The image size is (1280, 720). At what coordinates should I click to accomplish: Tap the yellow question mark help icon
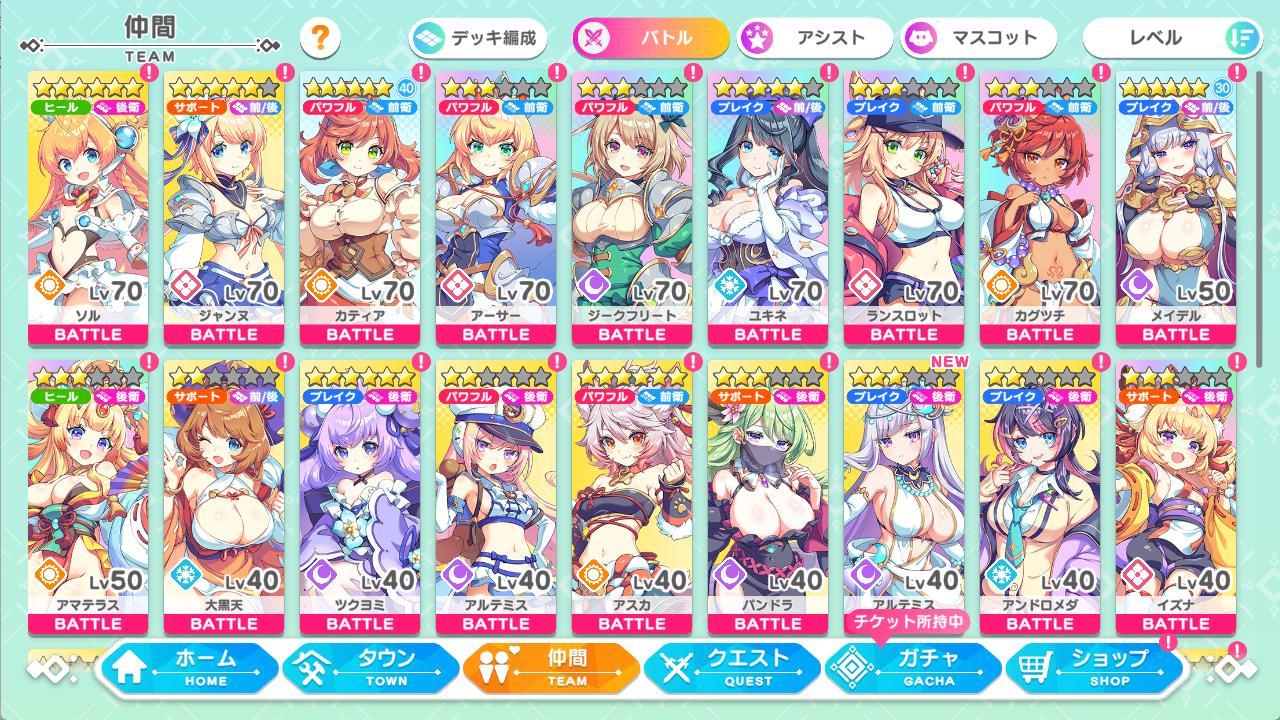[x=319, y=38]
